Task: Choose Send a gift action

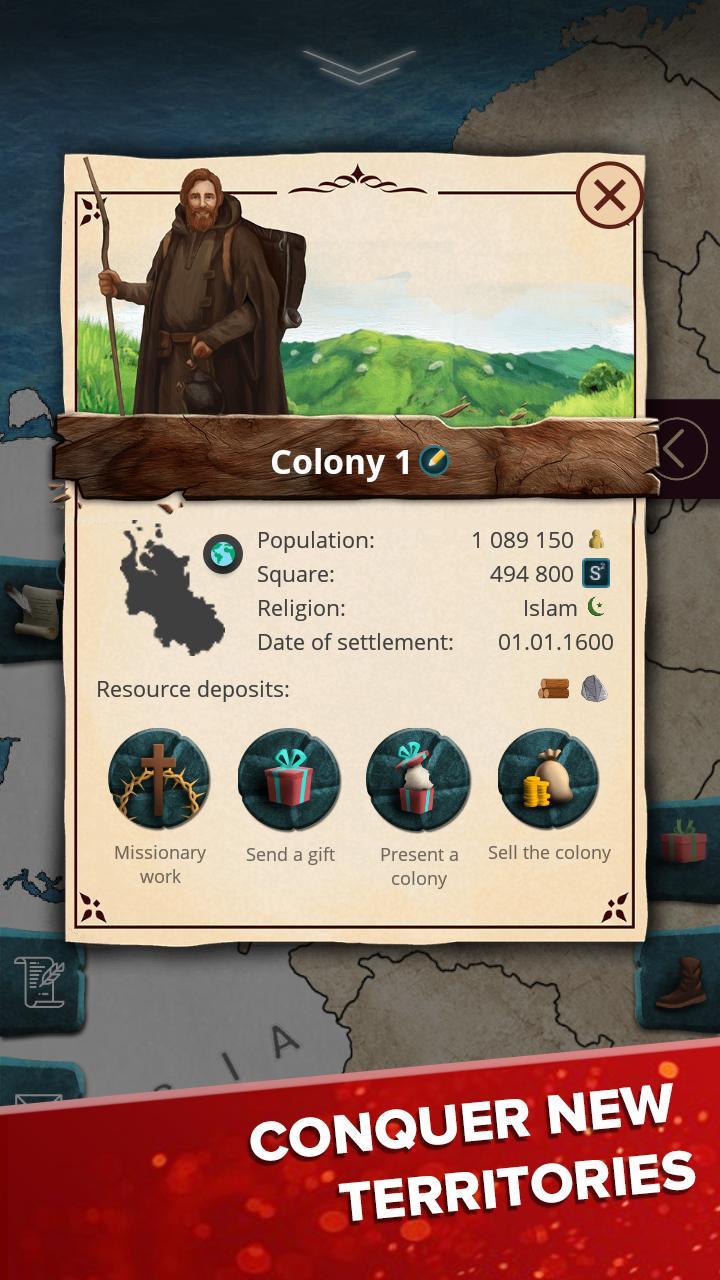Action: click(x=290, y=779)
